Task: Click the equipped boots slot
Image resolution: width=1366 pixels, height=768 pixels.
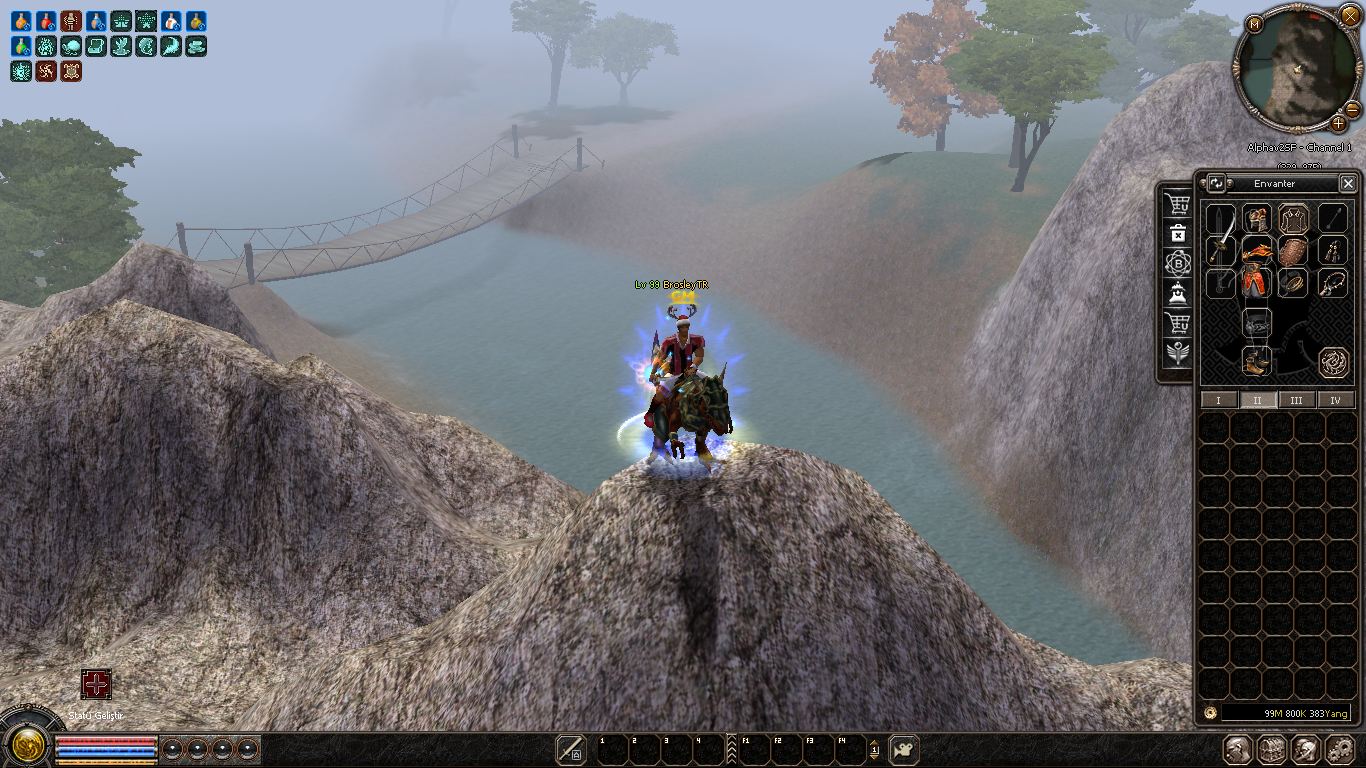Action: 1256,361
